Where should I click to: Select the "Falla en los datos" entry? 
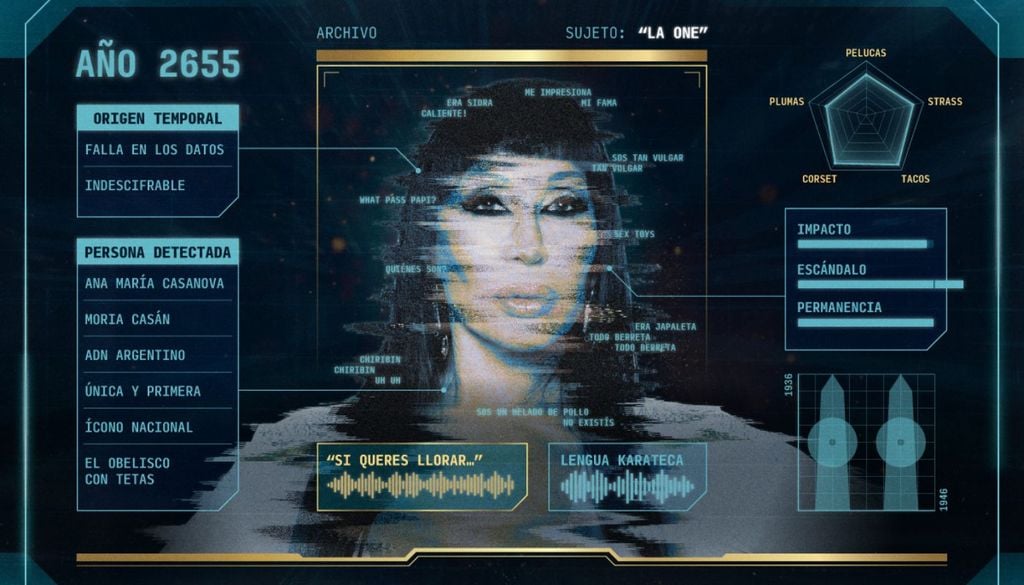155,150
